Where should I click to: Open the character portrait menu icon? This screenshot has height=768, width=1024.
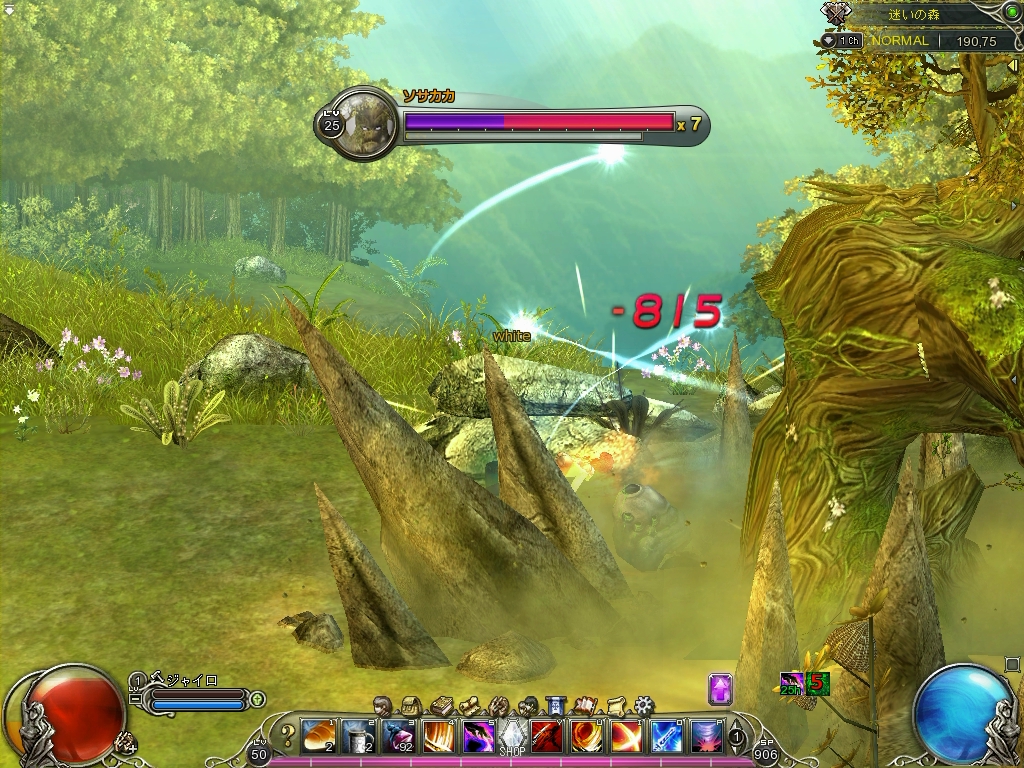click(383, 706)
